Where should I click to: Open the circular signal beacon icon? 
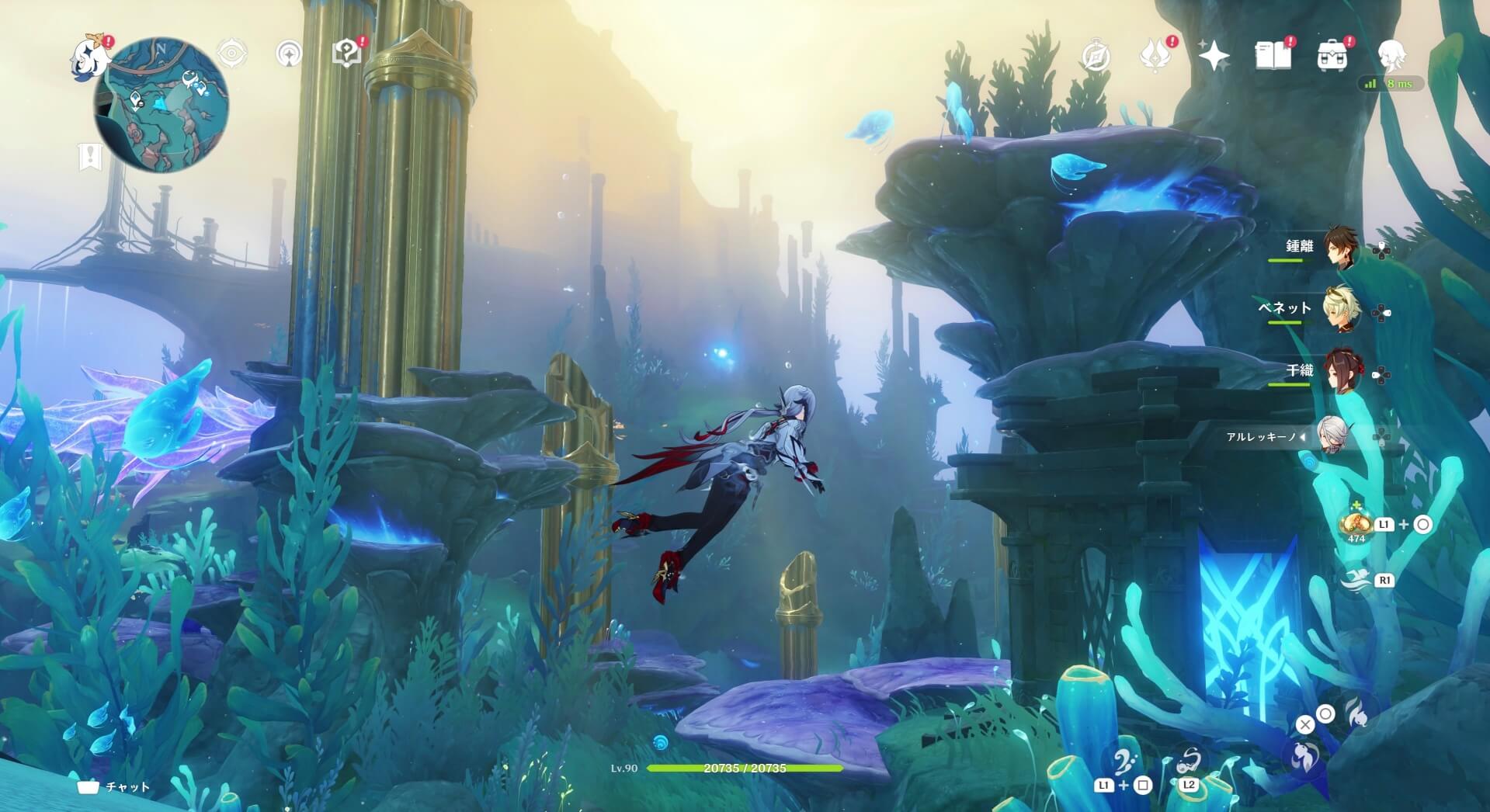pyautogui.click(x=290, y=54)
